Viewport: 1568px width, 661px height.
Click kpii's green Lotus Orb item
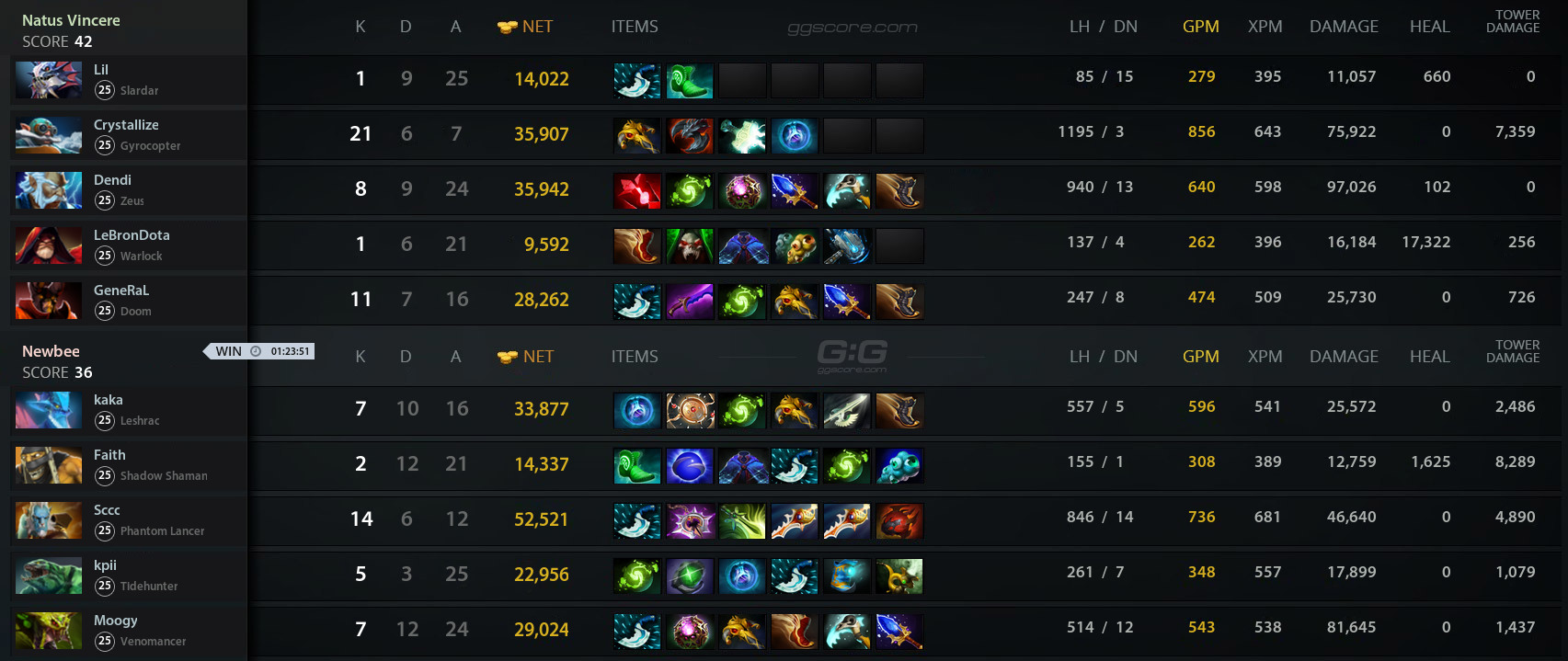point(689,576)
